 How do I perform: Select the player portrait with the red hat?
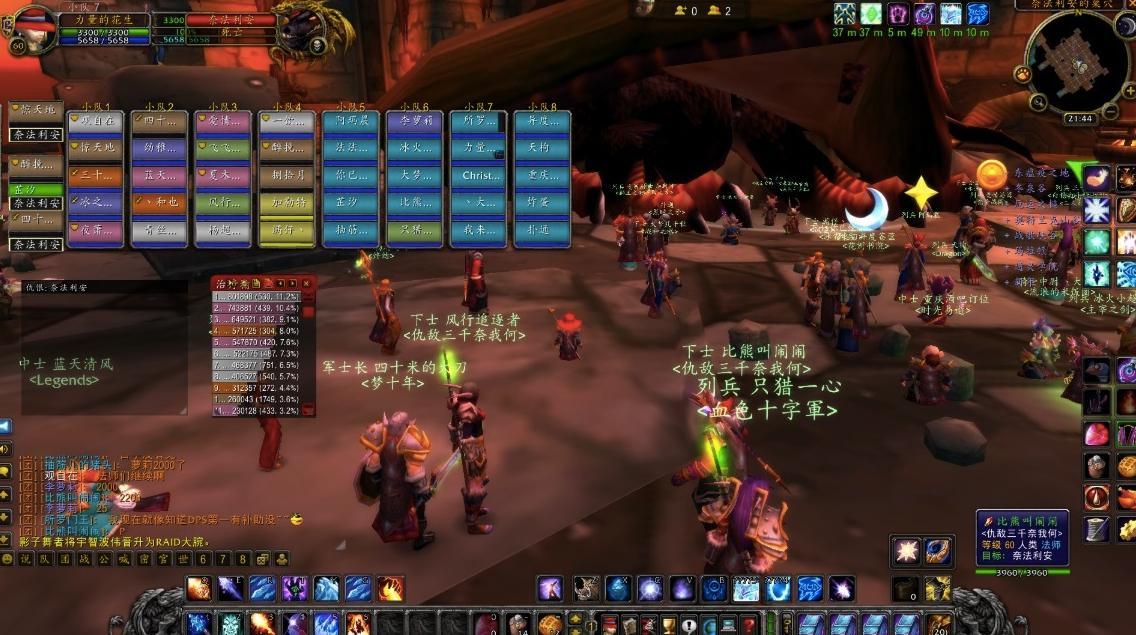pyautogui.click(x=32, y=30)
